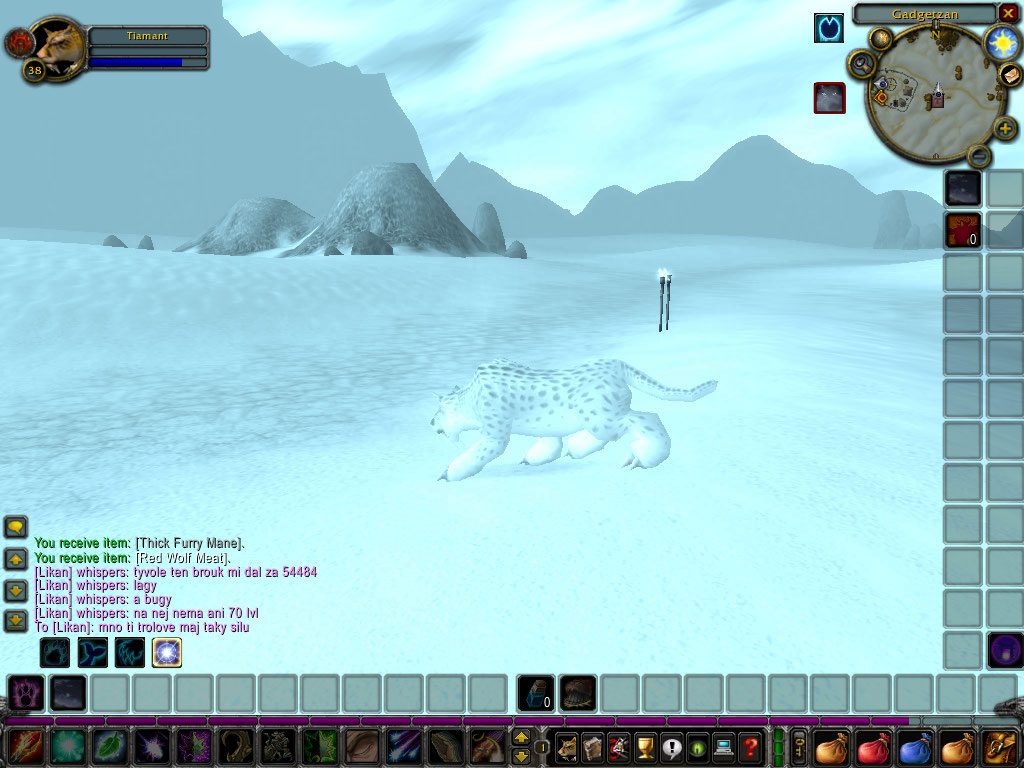Page the action bar up with the arrow
The height and width of the screenshot is (768, 1024).
(521, 738)
